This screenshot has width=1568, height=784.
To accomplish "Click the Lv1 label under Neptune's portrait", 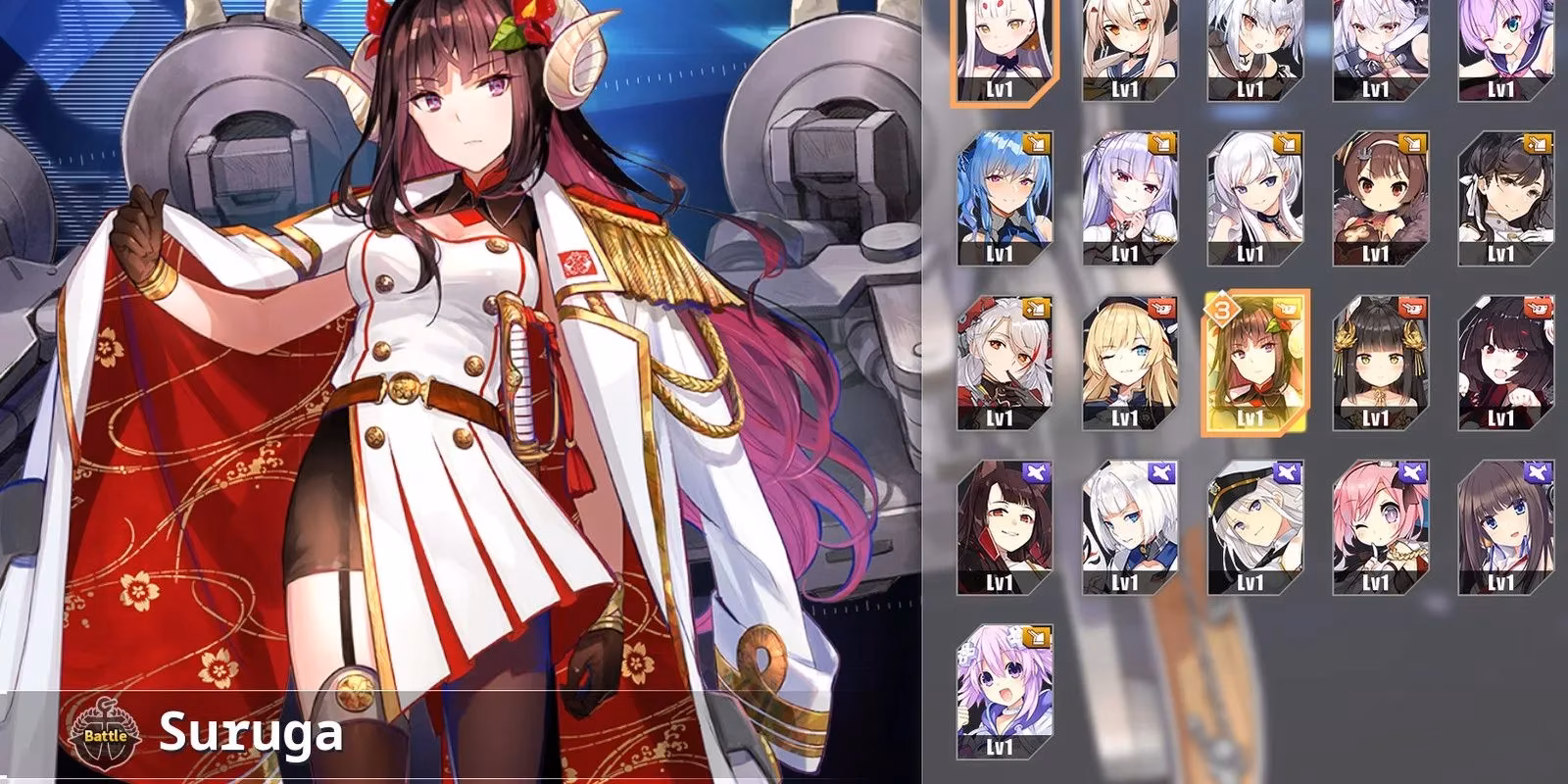I will point(1000,745).
